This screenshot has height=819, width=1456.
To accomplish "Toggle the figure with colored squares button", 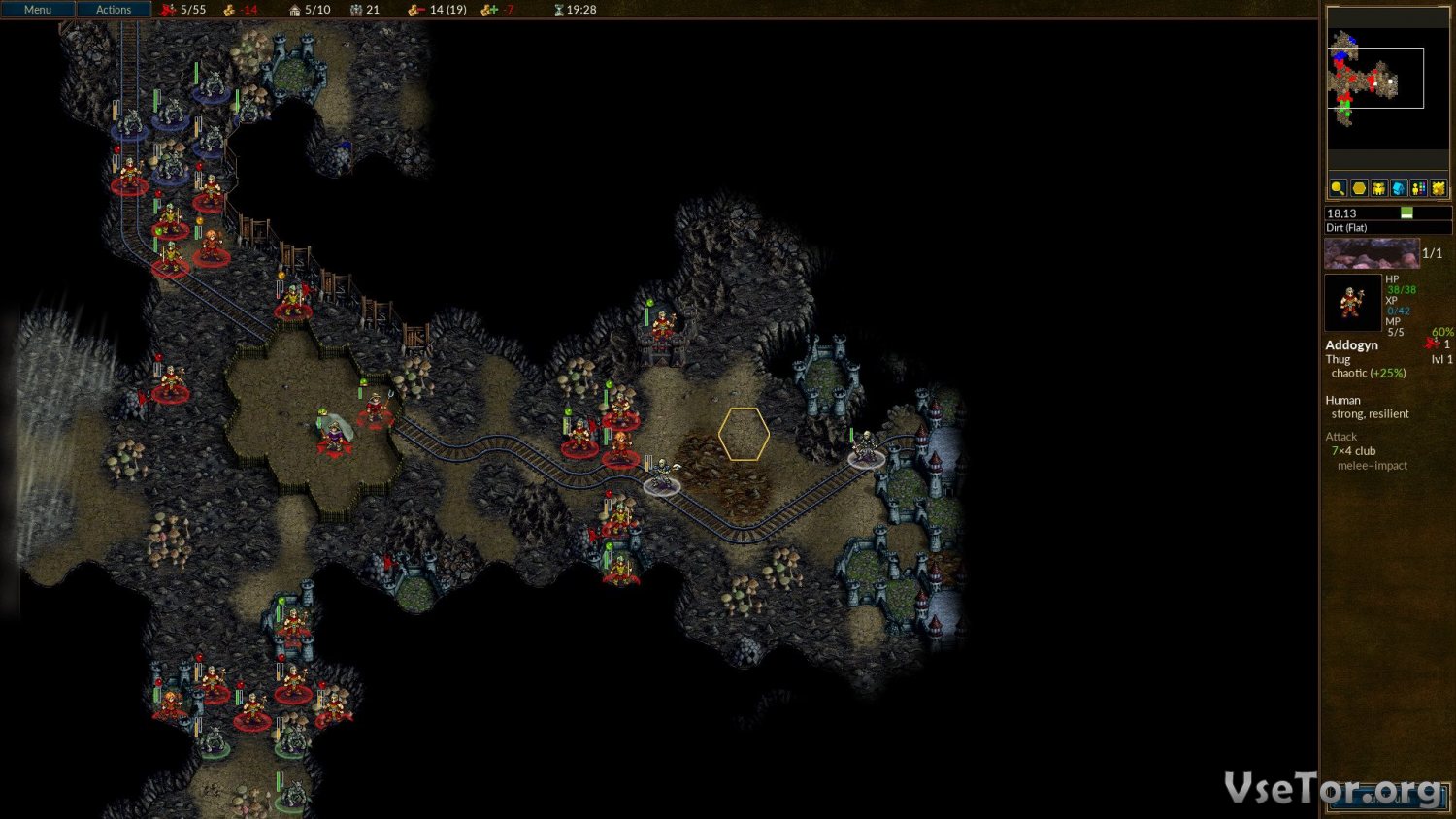I will (x=1419, y=188).
